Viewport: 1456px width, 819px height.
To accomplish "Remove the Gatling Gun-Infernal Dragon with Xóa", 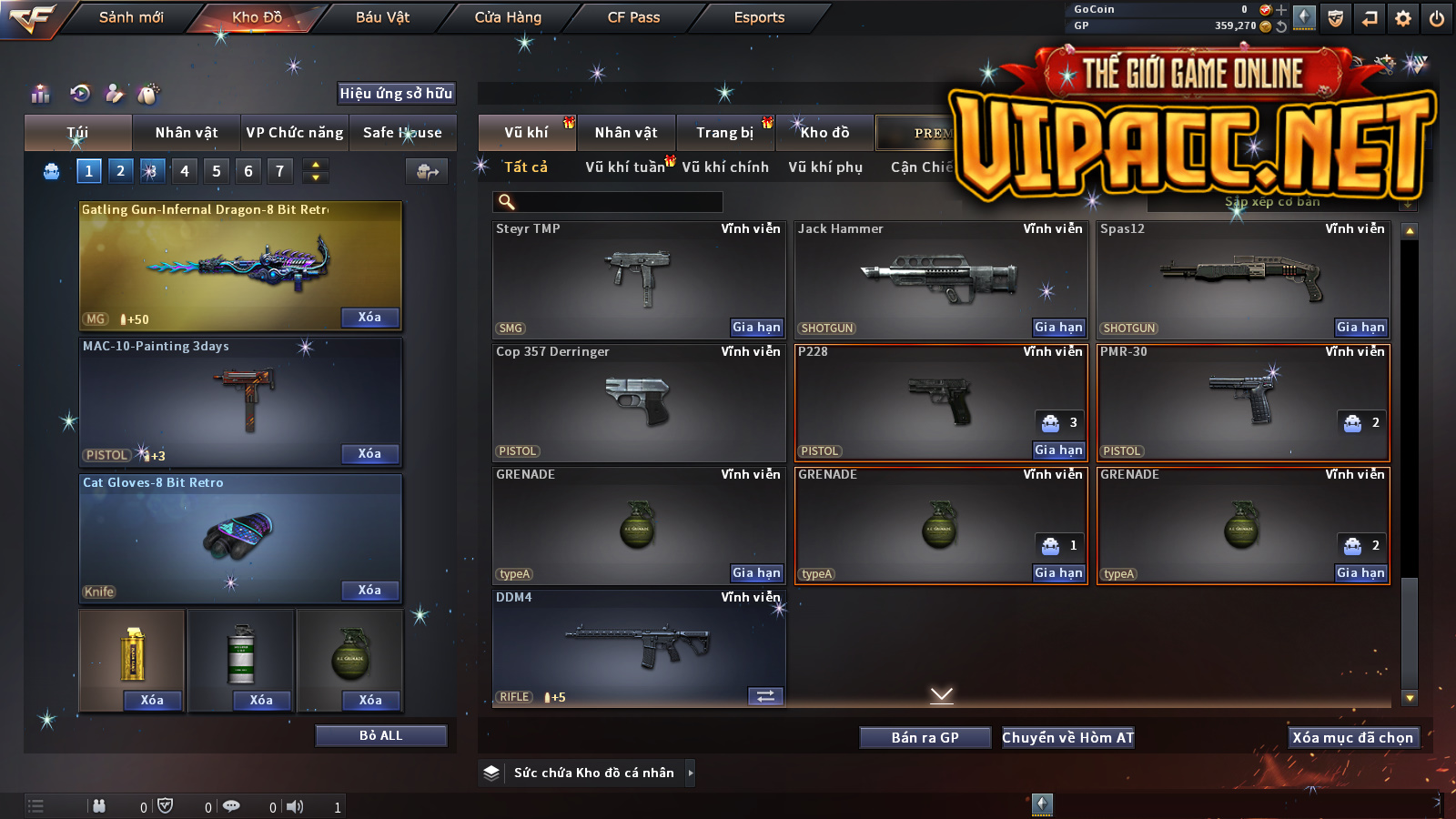I will click(x=369, y=318).
